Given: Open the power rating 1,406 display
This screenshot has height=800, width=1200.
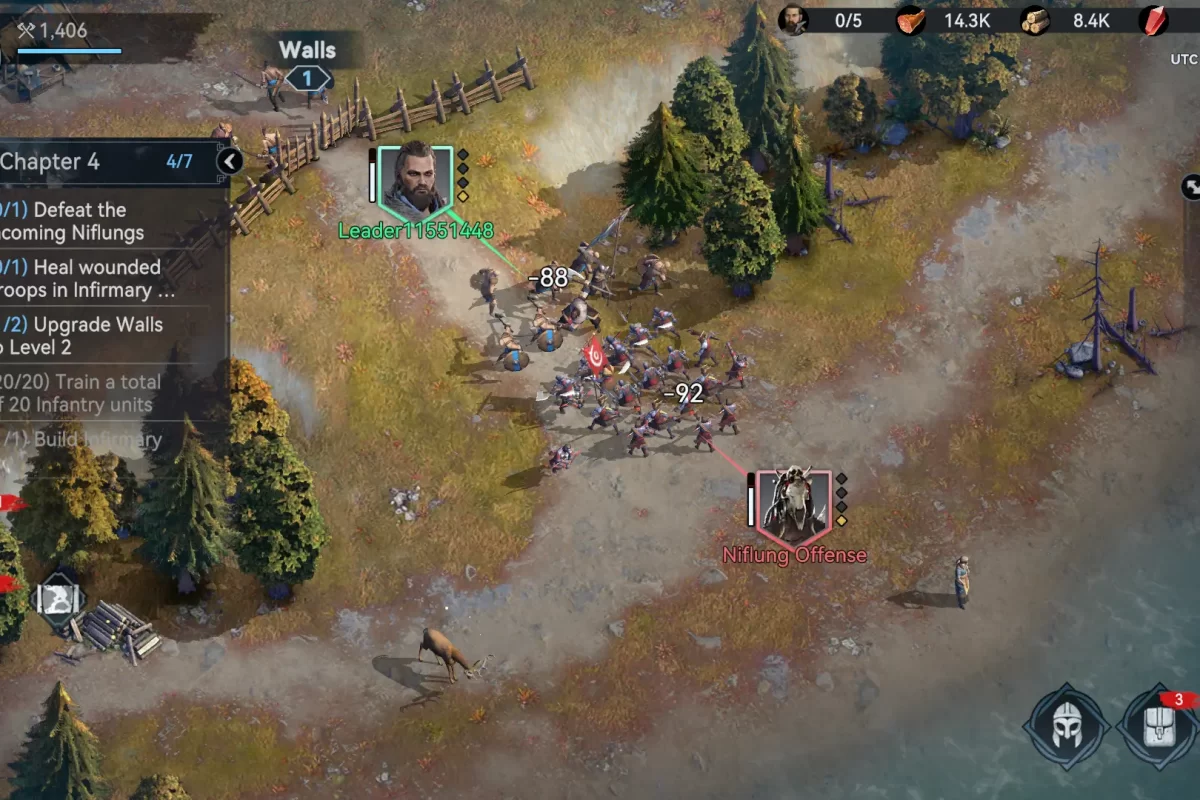Looking at the screenshot, I should (55, 30).
